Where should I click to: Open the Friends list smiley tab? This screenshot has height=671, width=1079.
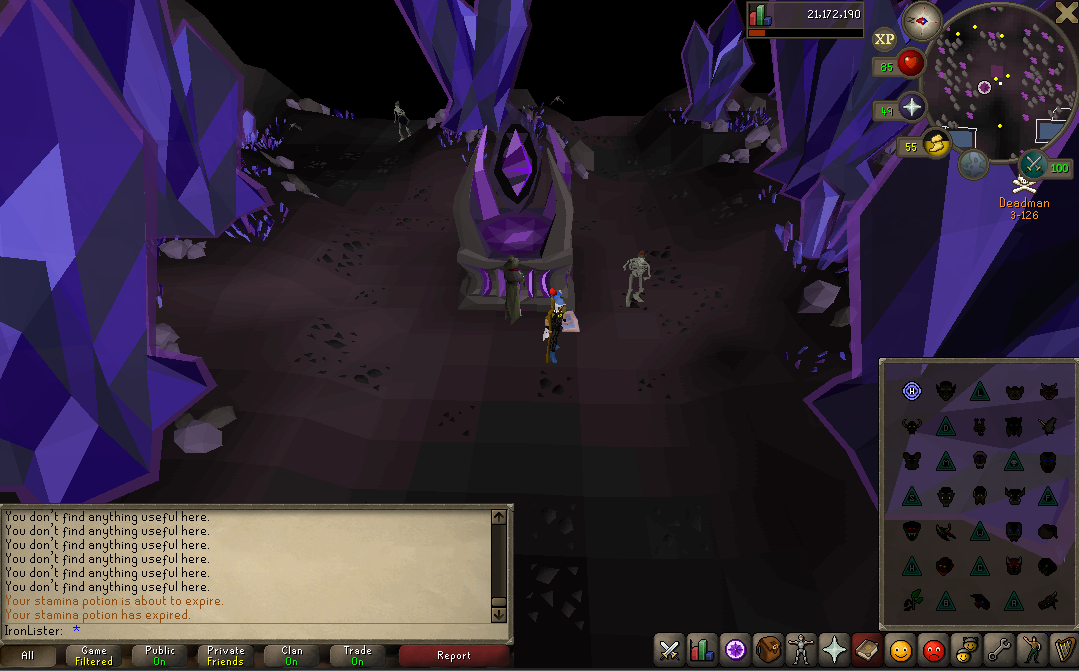pos(899,651)
